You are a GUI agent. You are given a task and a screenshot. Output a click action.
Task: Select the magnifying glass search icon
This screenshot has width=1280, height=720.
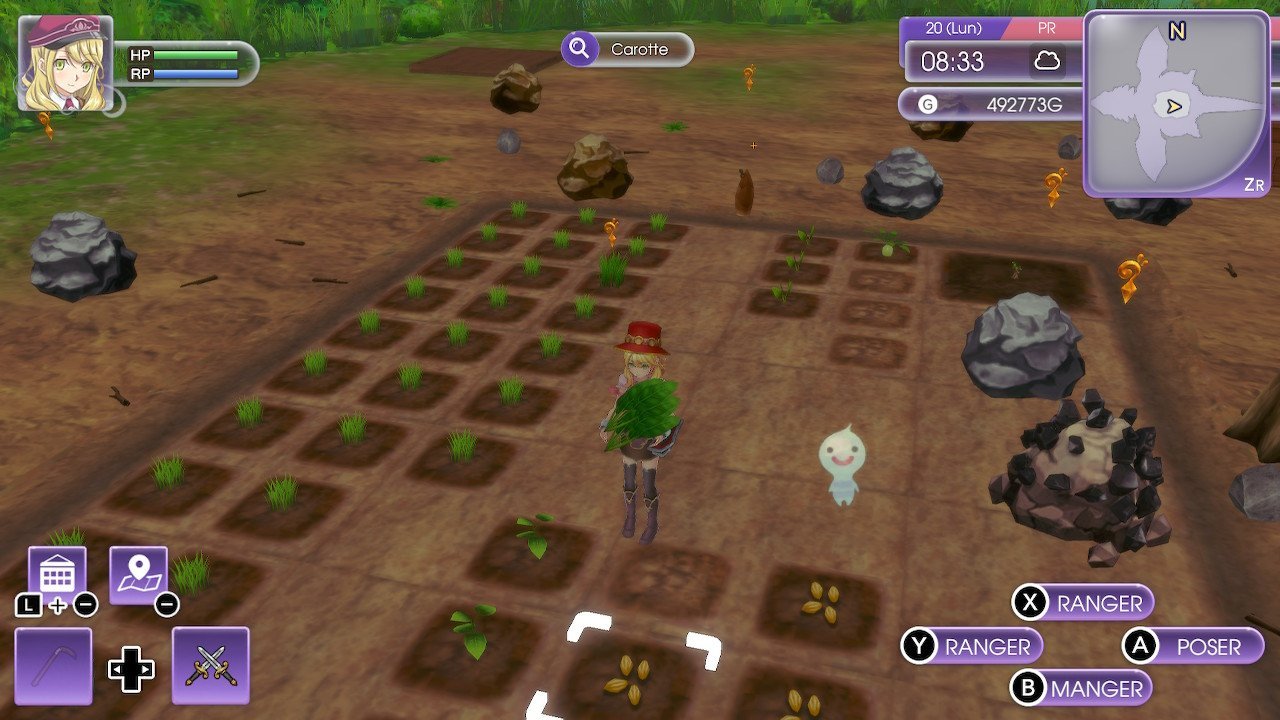(581, 50)
